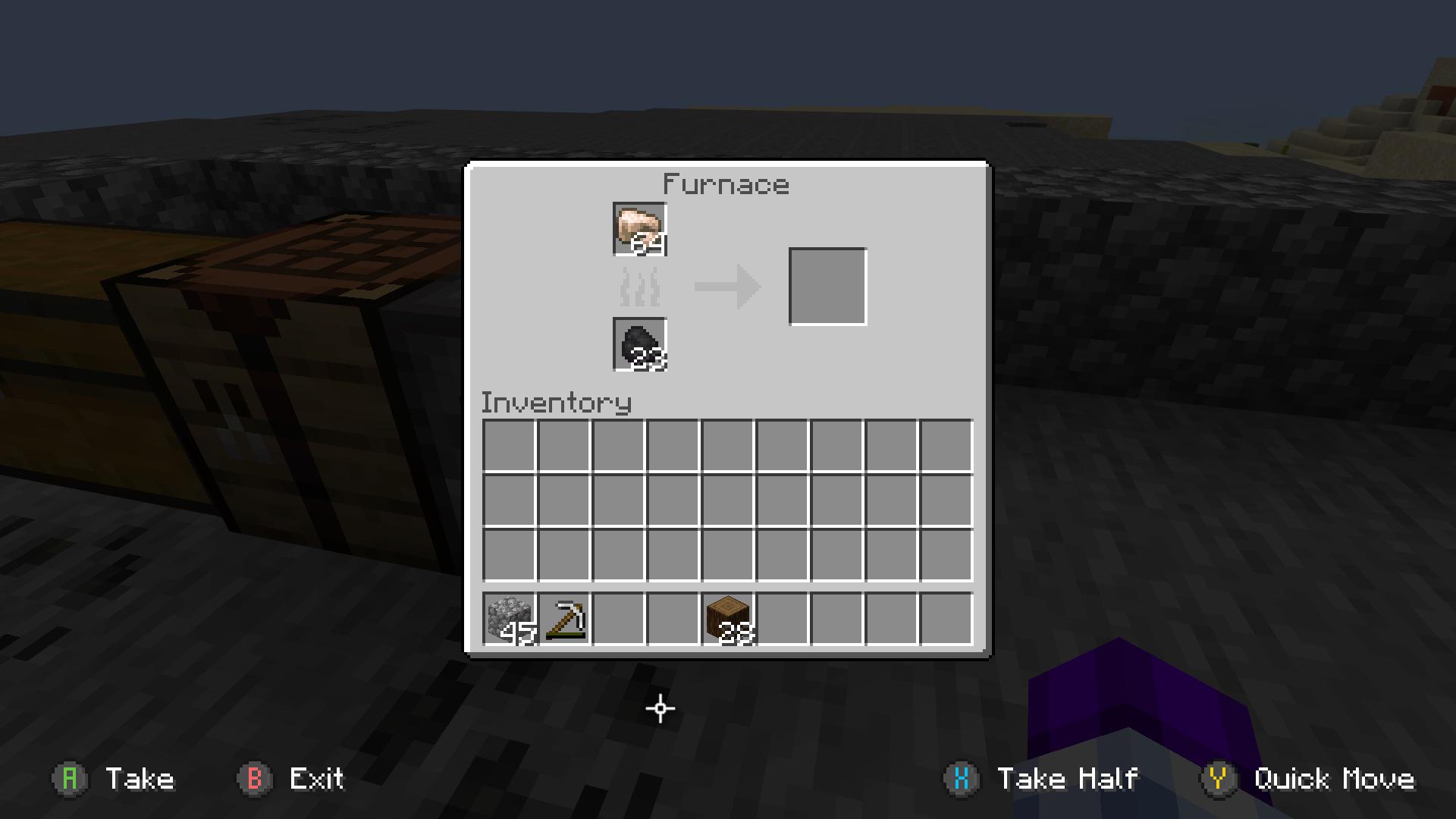This screenshot has height=819, width=1456.
Task: Click the Furnace title text
Action: click(726, 184)
